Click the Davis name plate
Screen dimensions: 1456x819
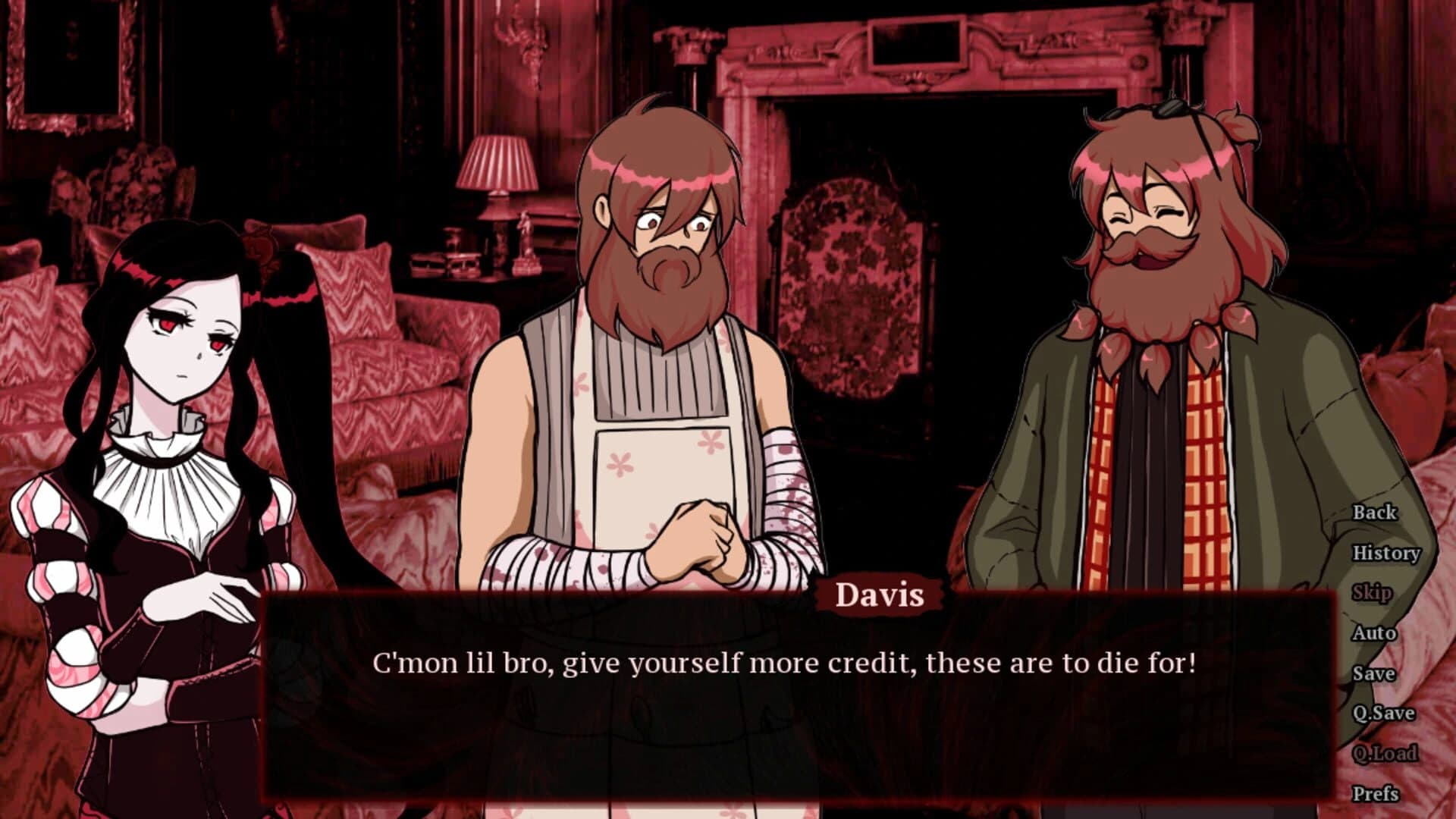[x=880, y=598]
